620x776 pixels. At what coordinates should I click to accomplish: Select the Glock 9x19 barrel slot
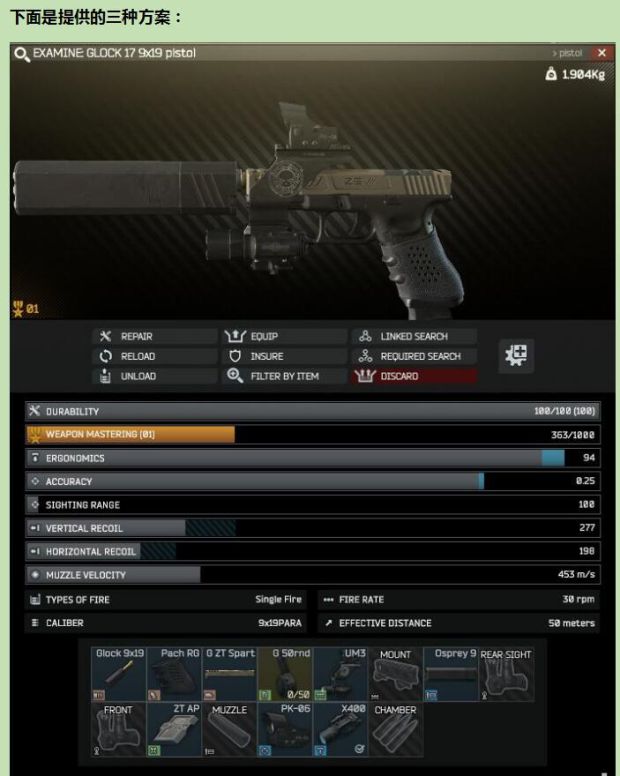[x=119, y=674]
